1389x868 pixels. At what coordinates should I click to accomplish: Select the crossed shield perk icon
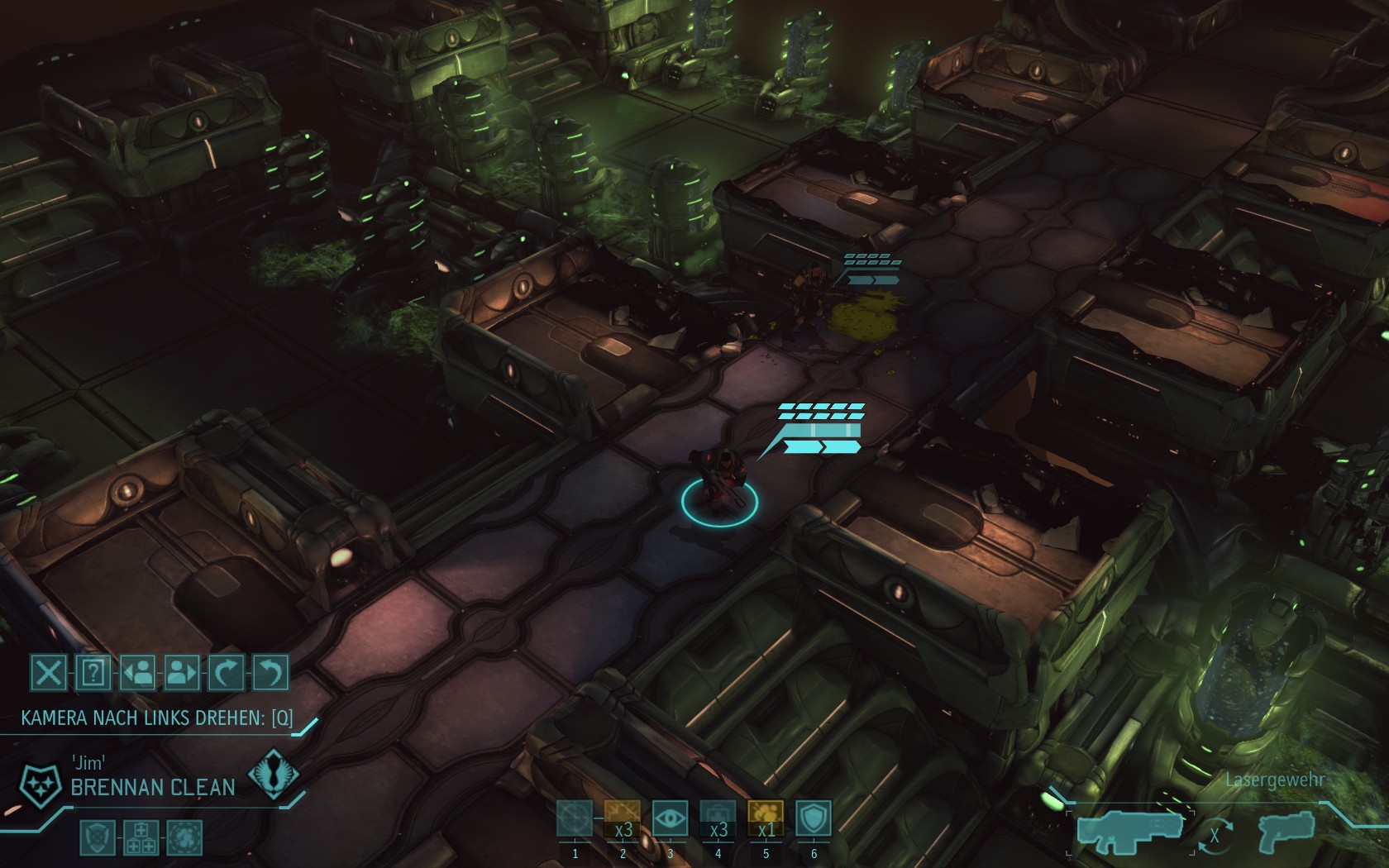[97, 837]
